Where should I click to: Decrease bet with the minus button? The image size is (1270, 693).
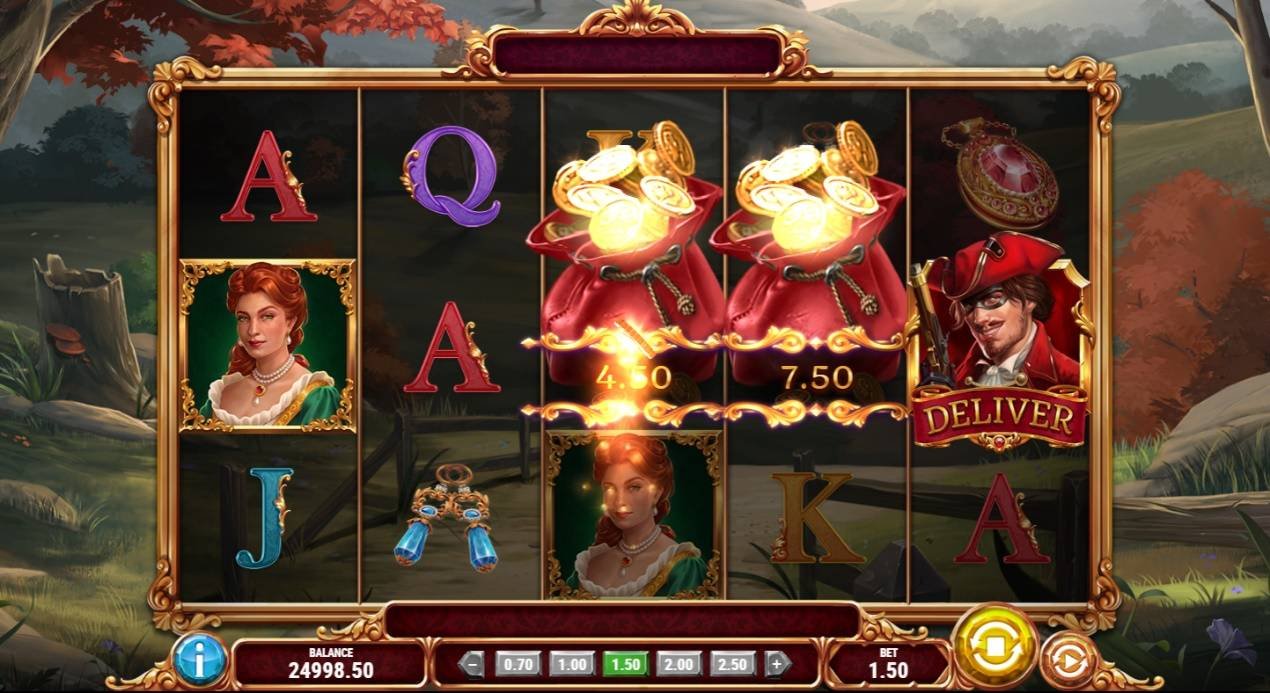(473, 663)
